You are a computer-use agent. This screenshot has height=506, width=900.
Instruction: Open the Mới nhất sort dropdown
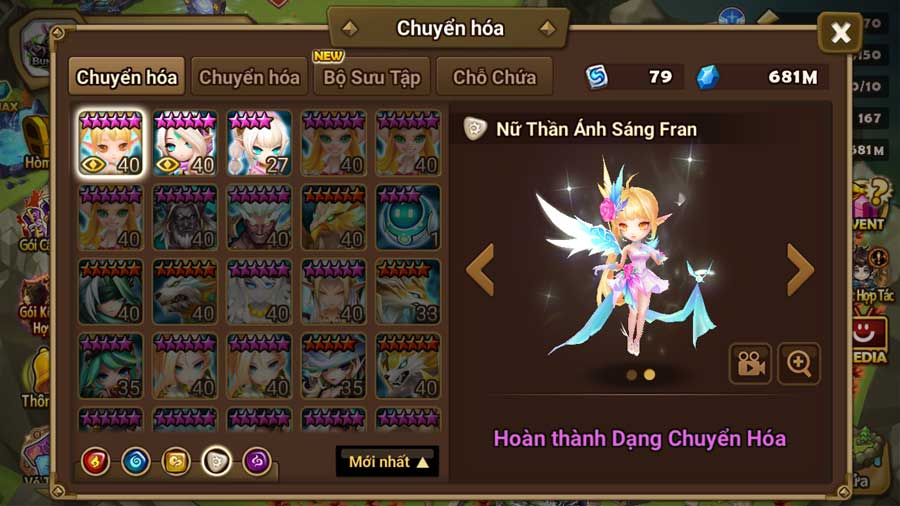pos(387,461)
